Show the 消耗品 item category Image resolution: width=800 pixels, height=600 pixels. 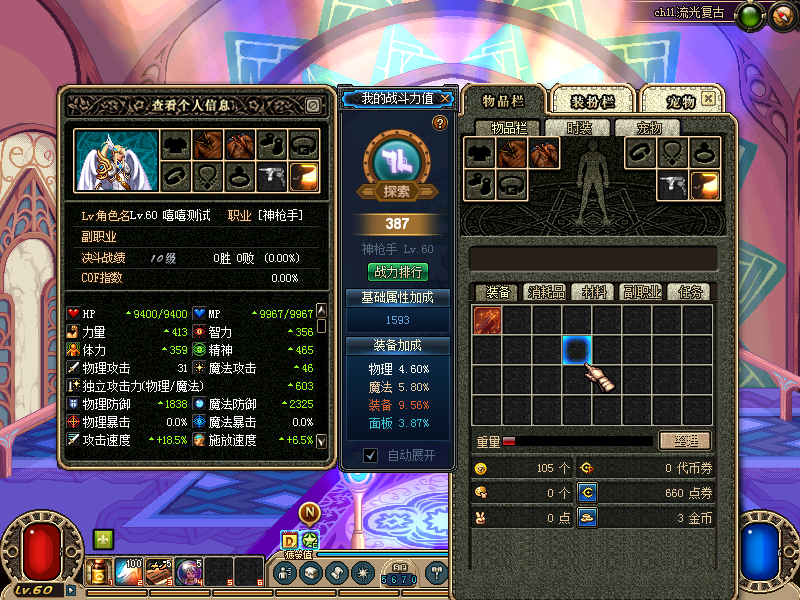[x=546, y=292]
